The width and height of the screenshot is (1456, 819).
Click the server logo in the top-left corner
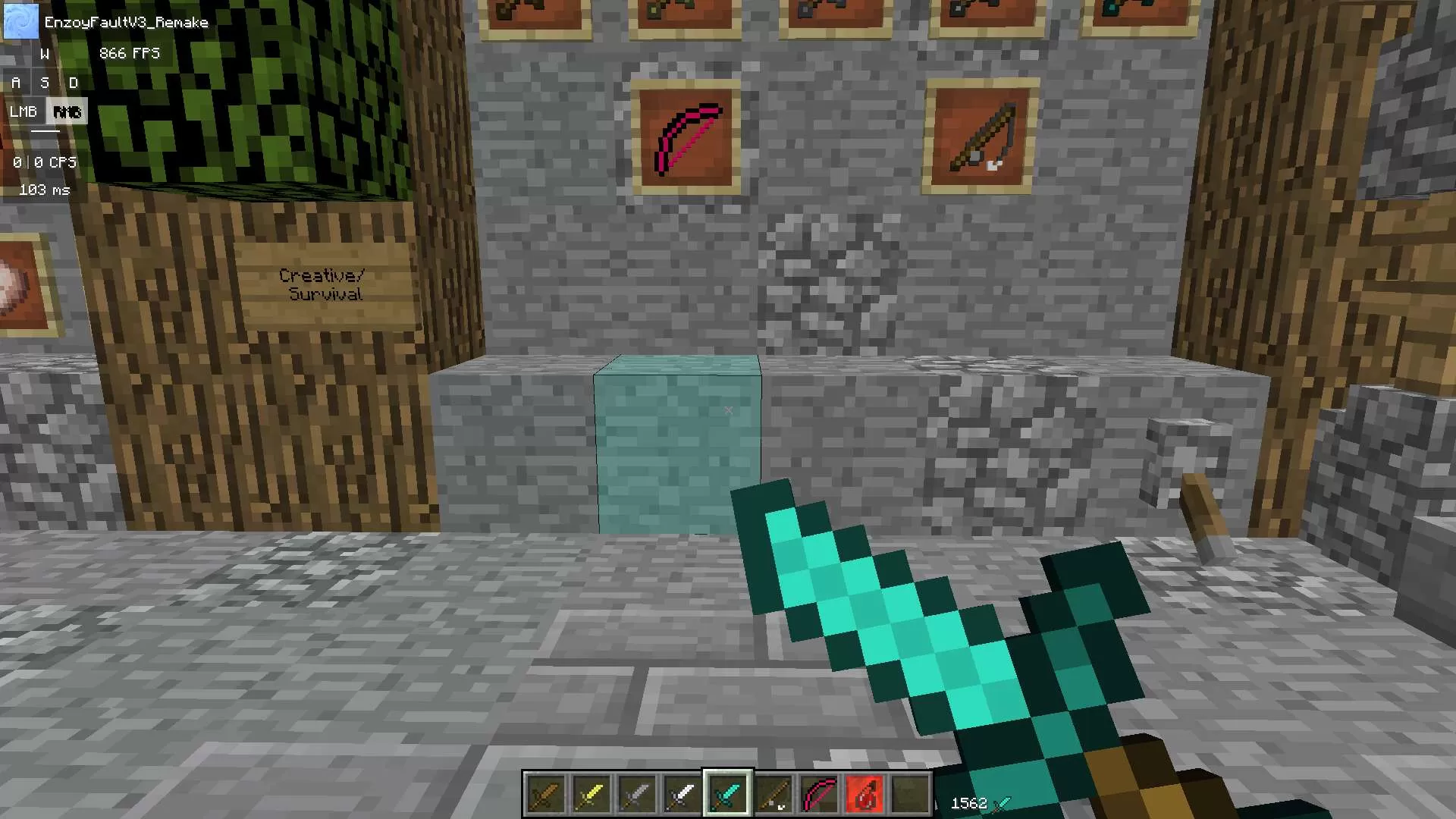coord(20,20)
